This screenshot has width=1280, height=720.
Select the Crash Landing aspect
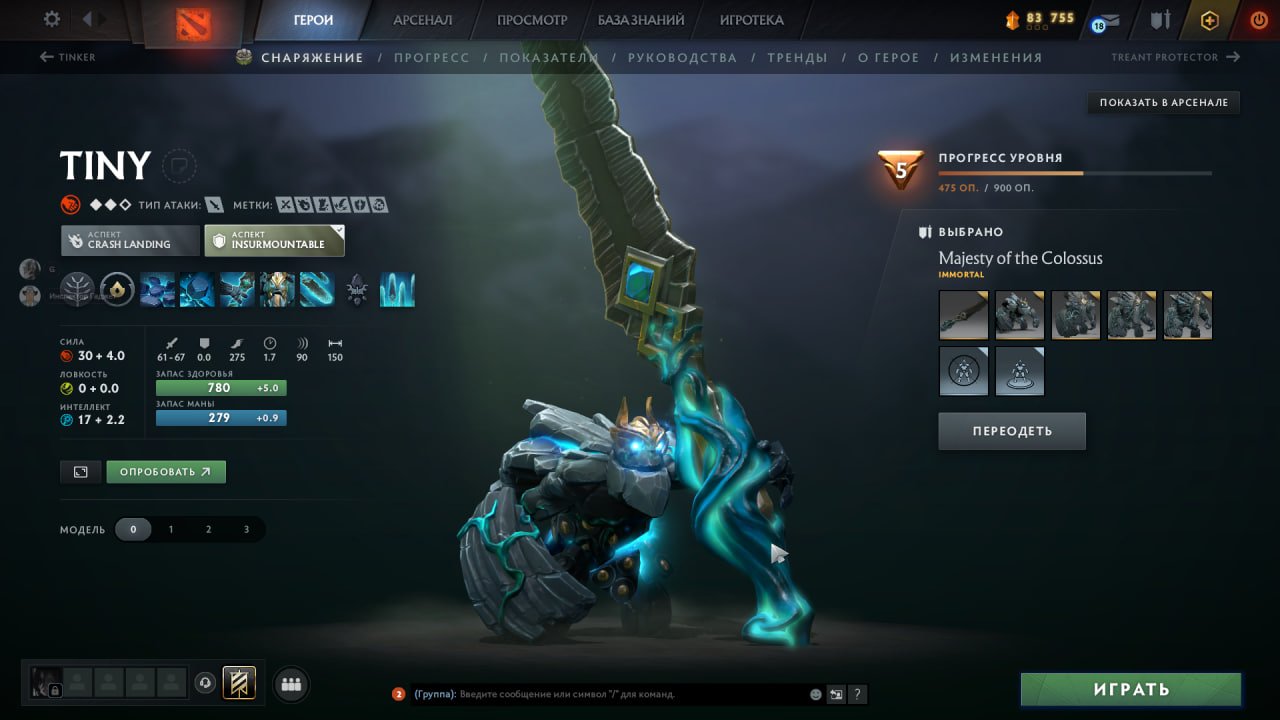tap(129, 240)
